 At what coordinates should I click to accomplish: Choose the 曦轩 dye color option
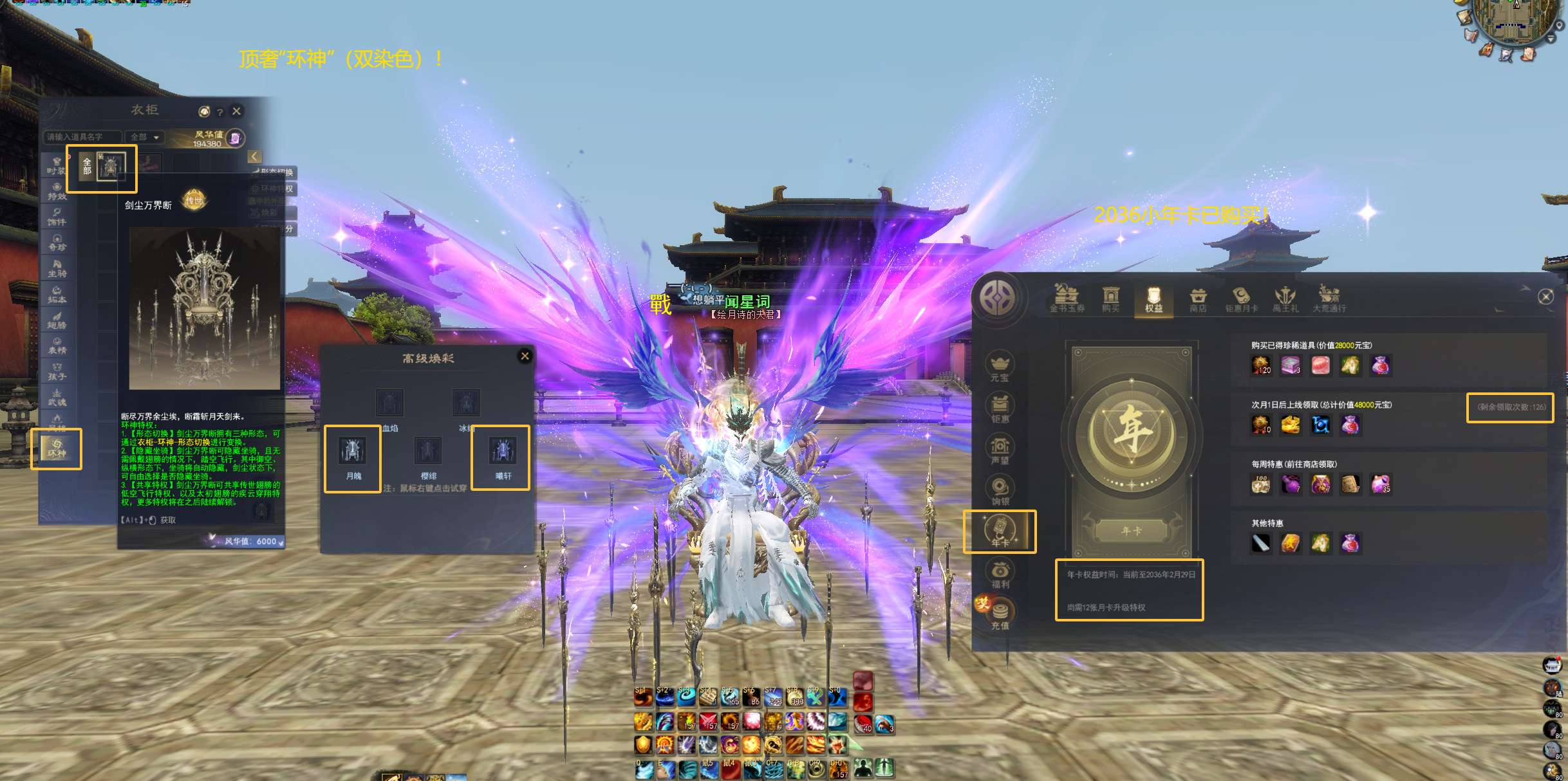[502, 456]
